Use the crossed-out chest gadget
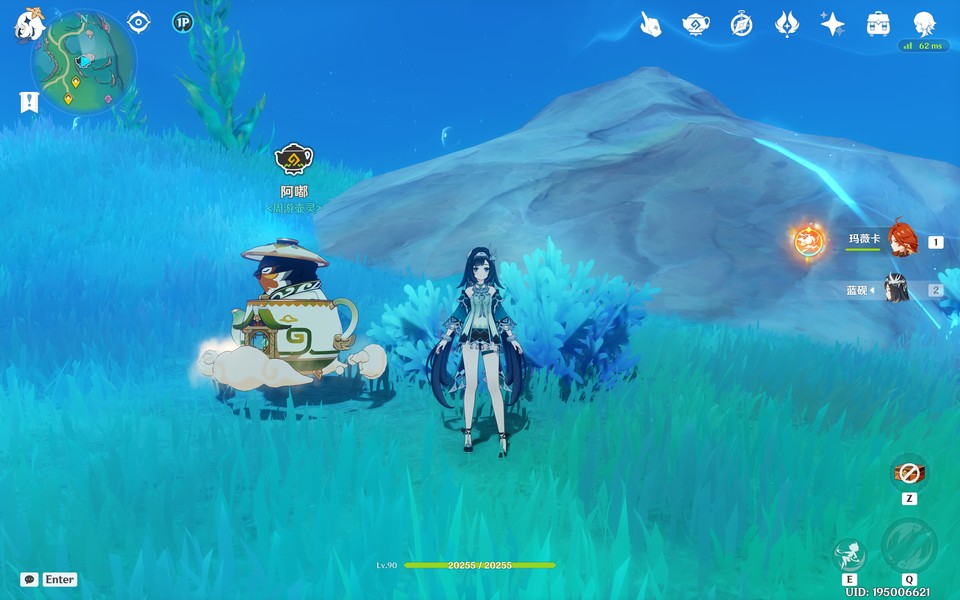960x600 pixels. pos(909,472)
